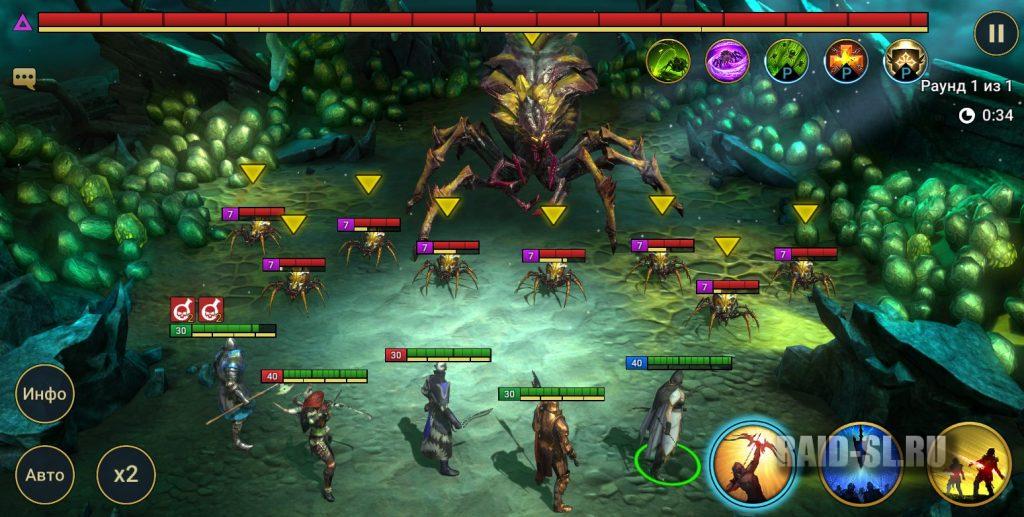The width and height of the screenshot is (1024, 517).
Task: Open the Инфо battle info panel
Action: click(45, 393)
